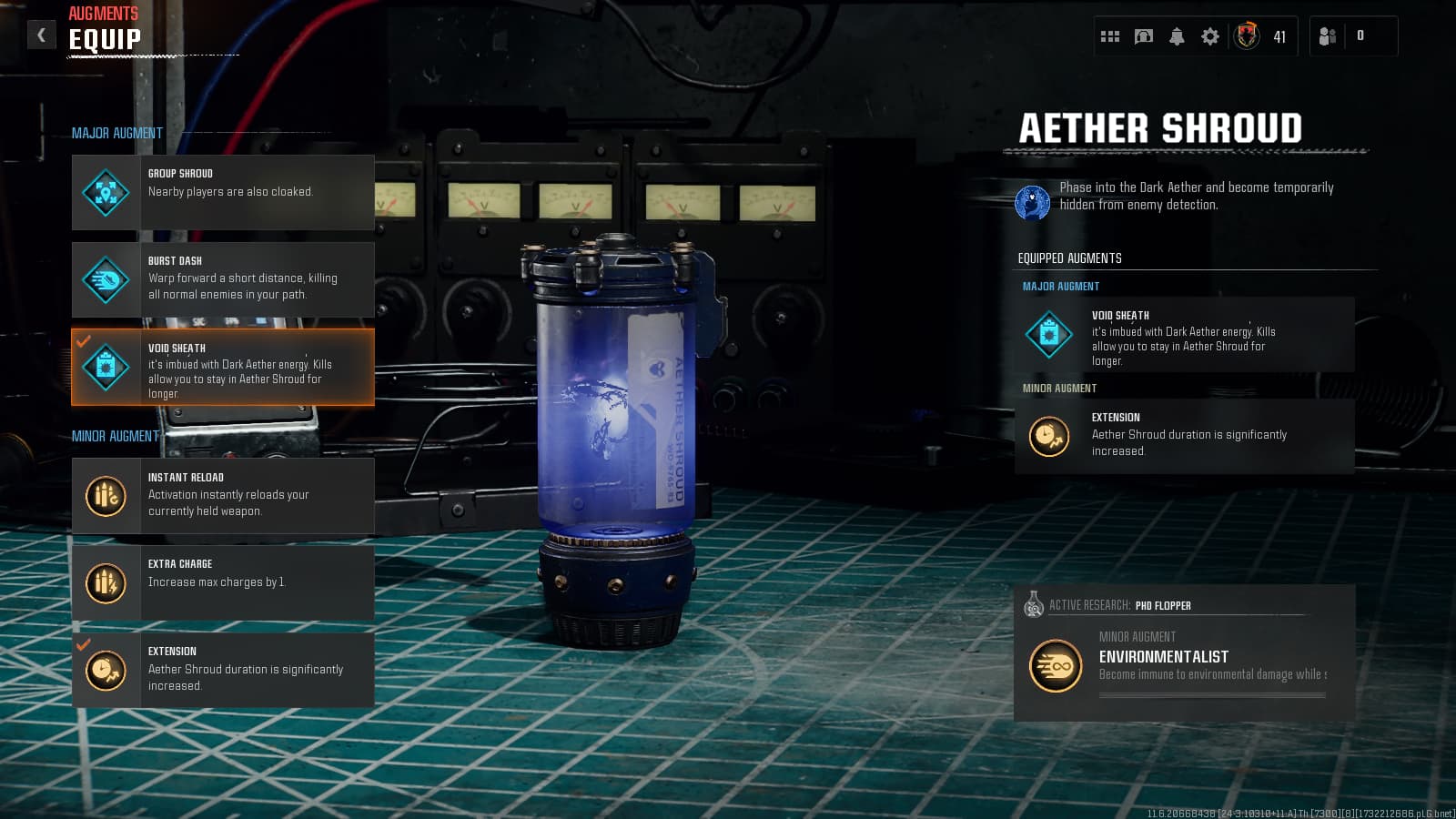Select the Void Sheath major augment

point(223,367)
